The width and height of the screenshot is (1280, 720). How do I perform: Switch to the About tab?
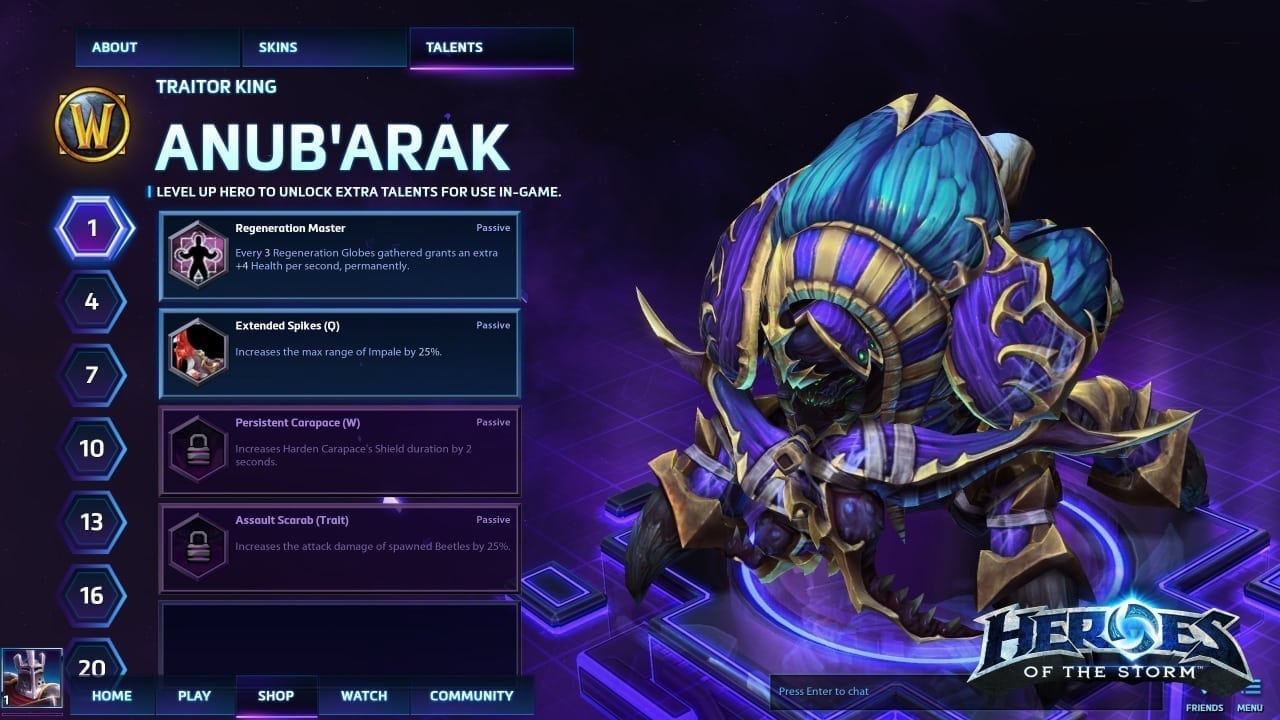click(156, 47)
